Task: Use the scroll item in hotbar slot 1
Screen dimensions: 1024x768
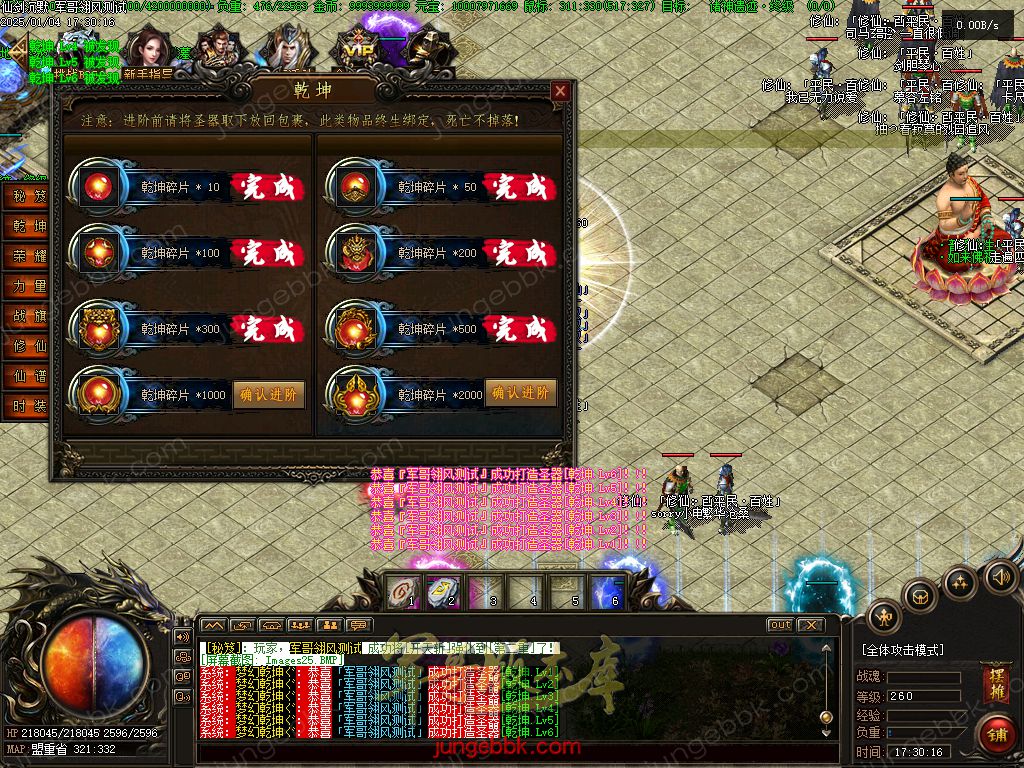Action: pos(401,591)
